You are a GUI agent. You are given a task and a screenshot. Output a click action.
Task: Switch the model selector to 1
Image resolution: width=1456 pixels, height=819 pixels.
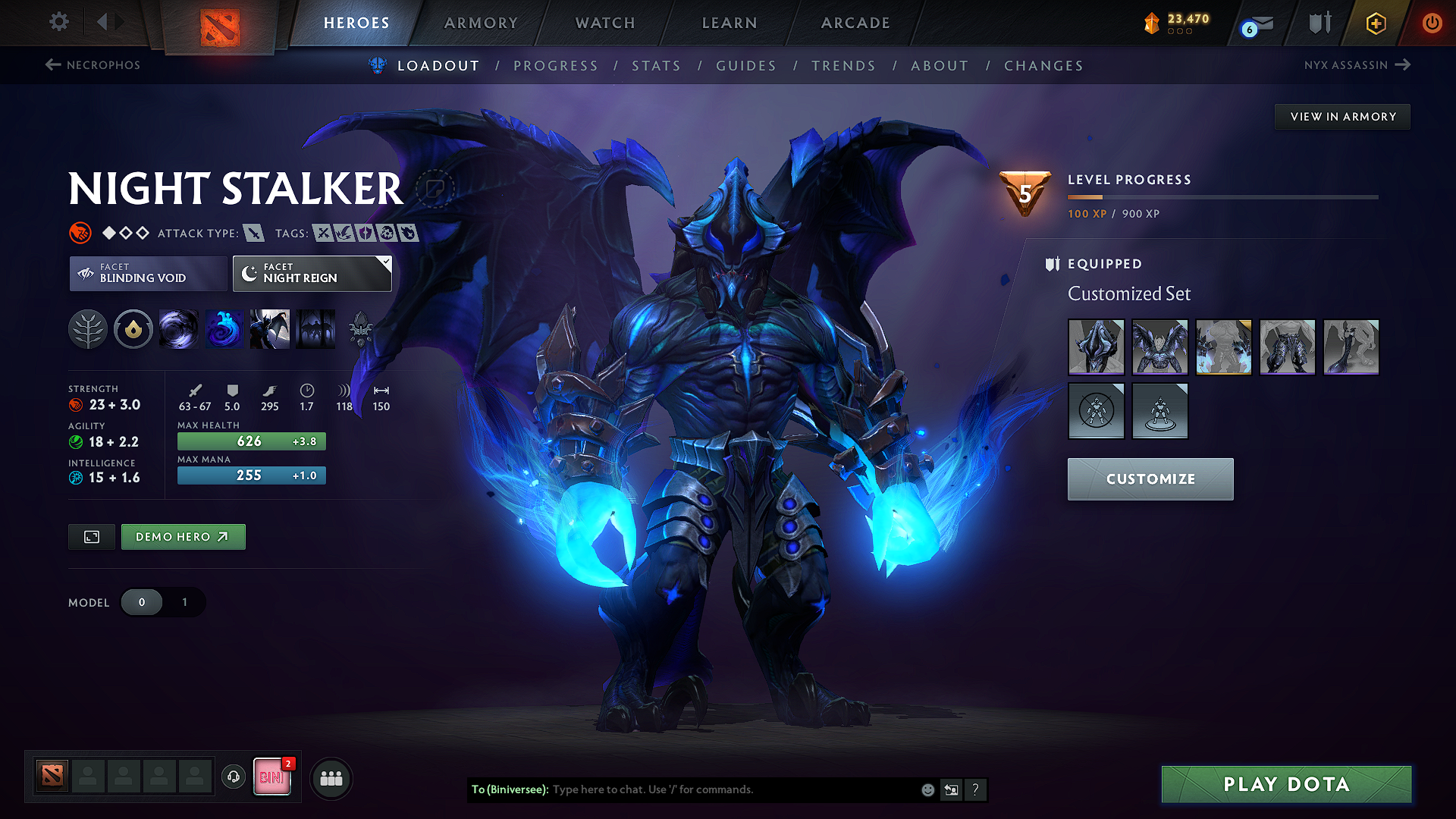184,602
